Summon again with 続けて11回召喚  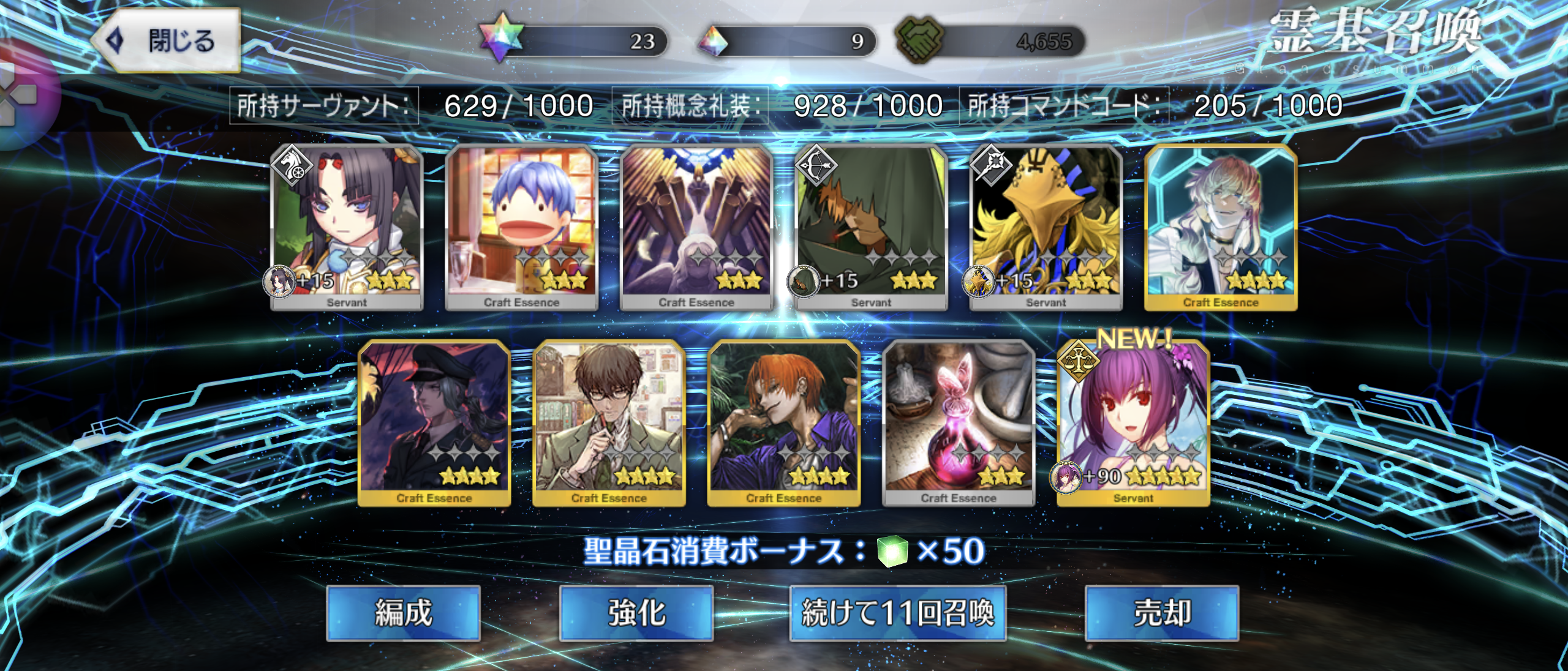click(898, 613)
